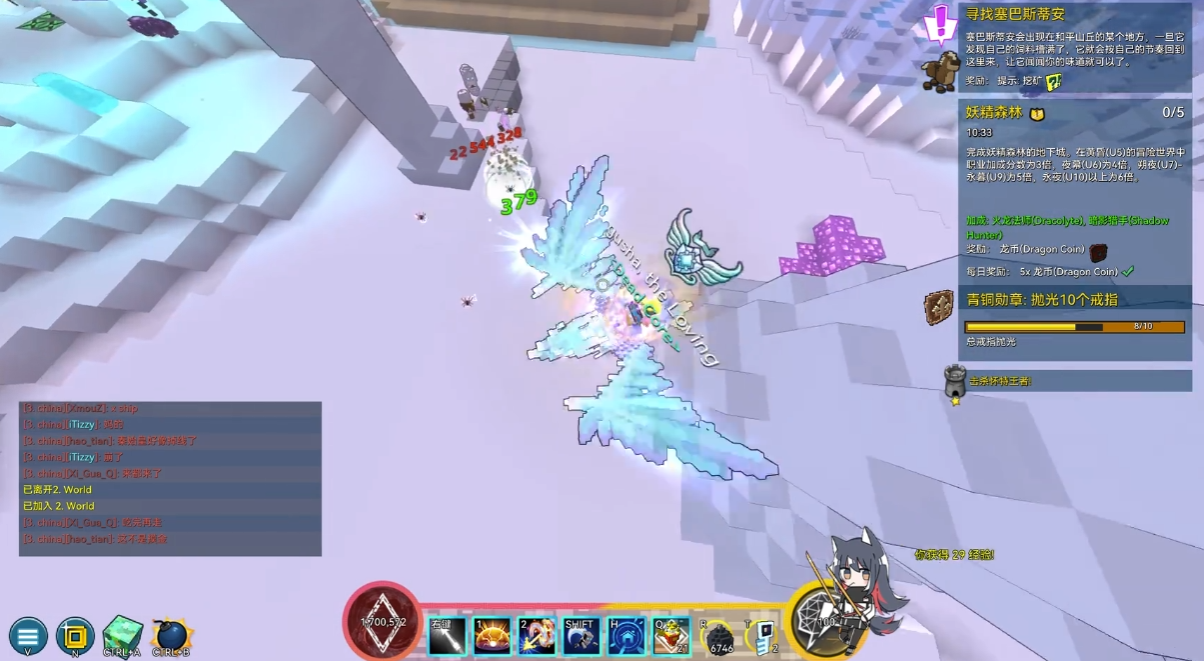
Task: Click the chat log window
Action: 170,479
